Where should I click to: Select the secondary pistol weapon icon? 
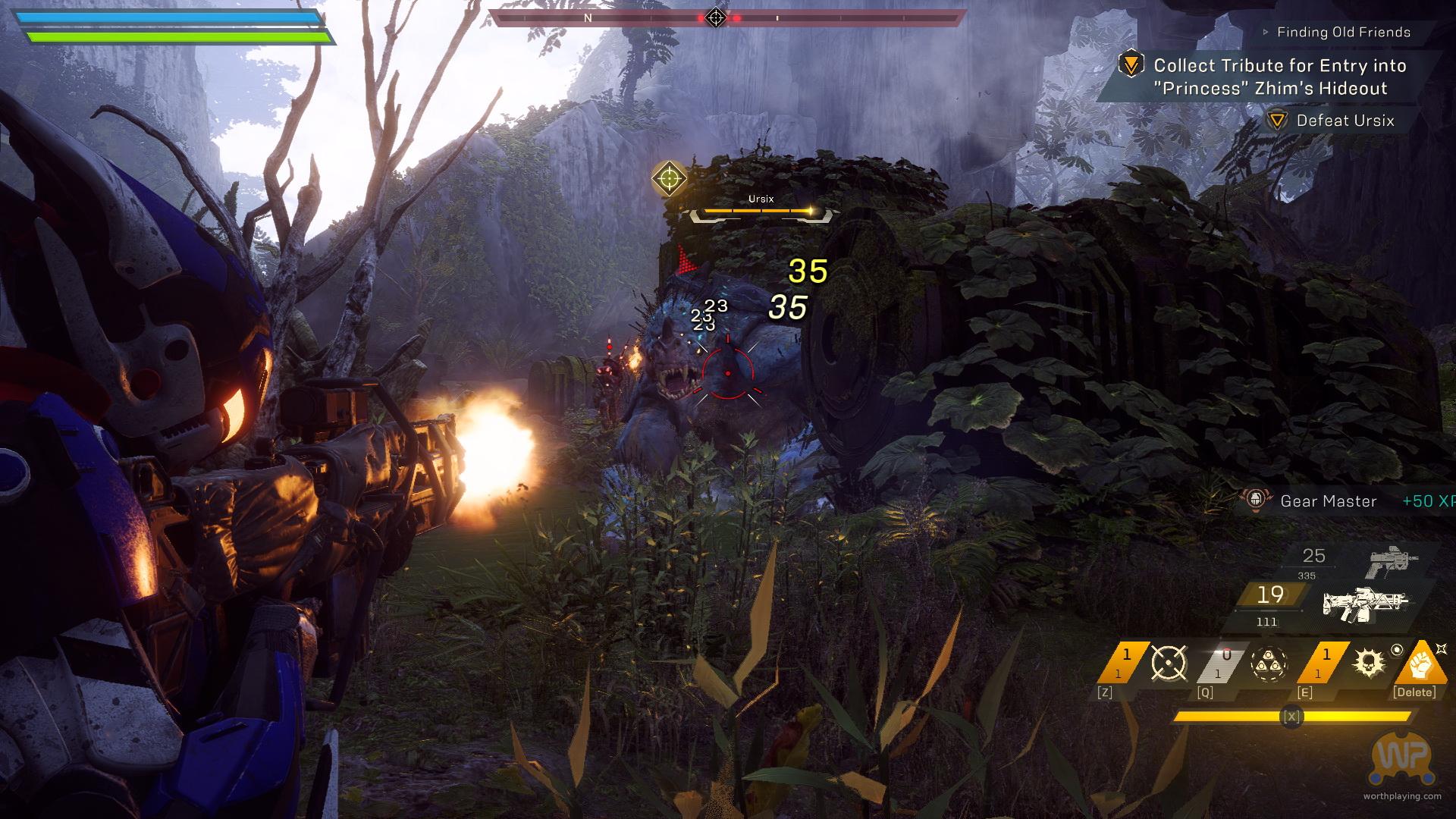(x=1392, y=562)
